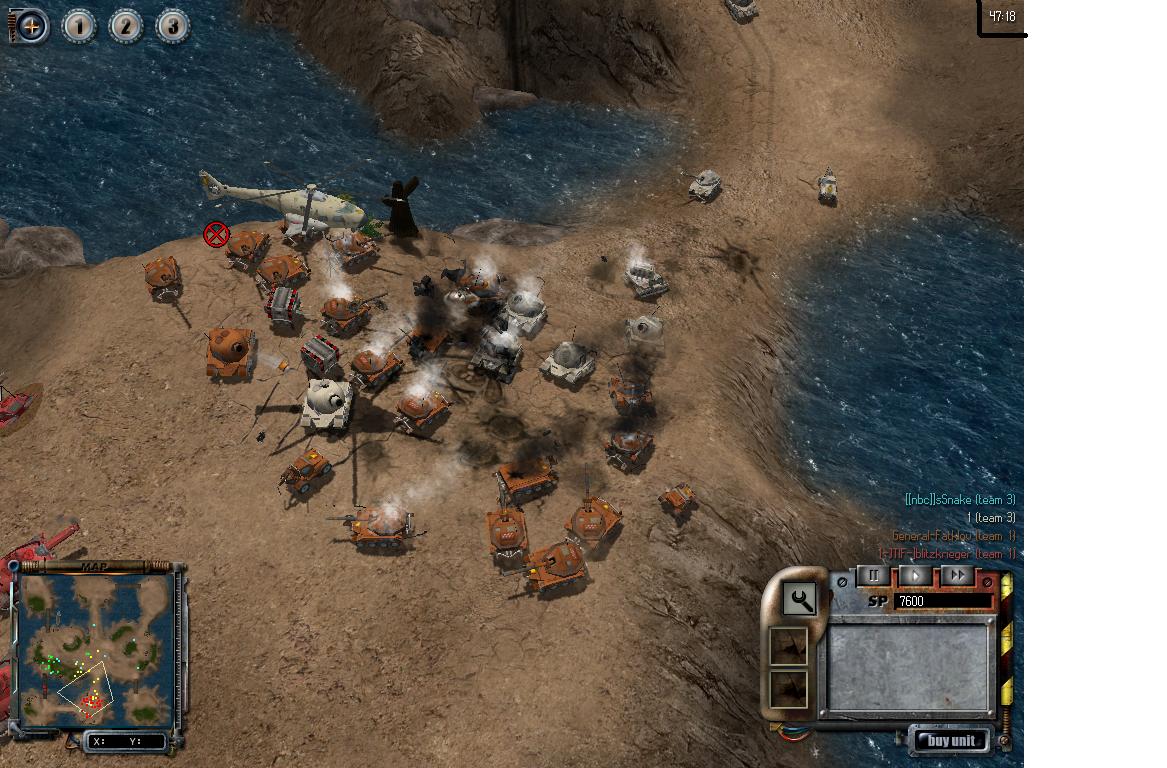Image resolution: width=1167 pixels, height=768 pixels.
Task: Select player [[nbc]]sSnake in the player list
Action: (959, 499)
